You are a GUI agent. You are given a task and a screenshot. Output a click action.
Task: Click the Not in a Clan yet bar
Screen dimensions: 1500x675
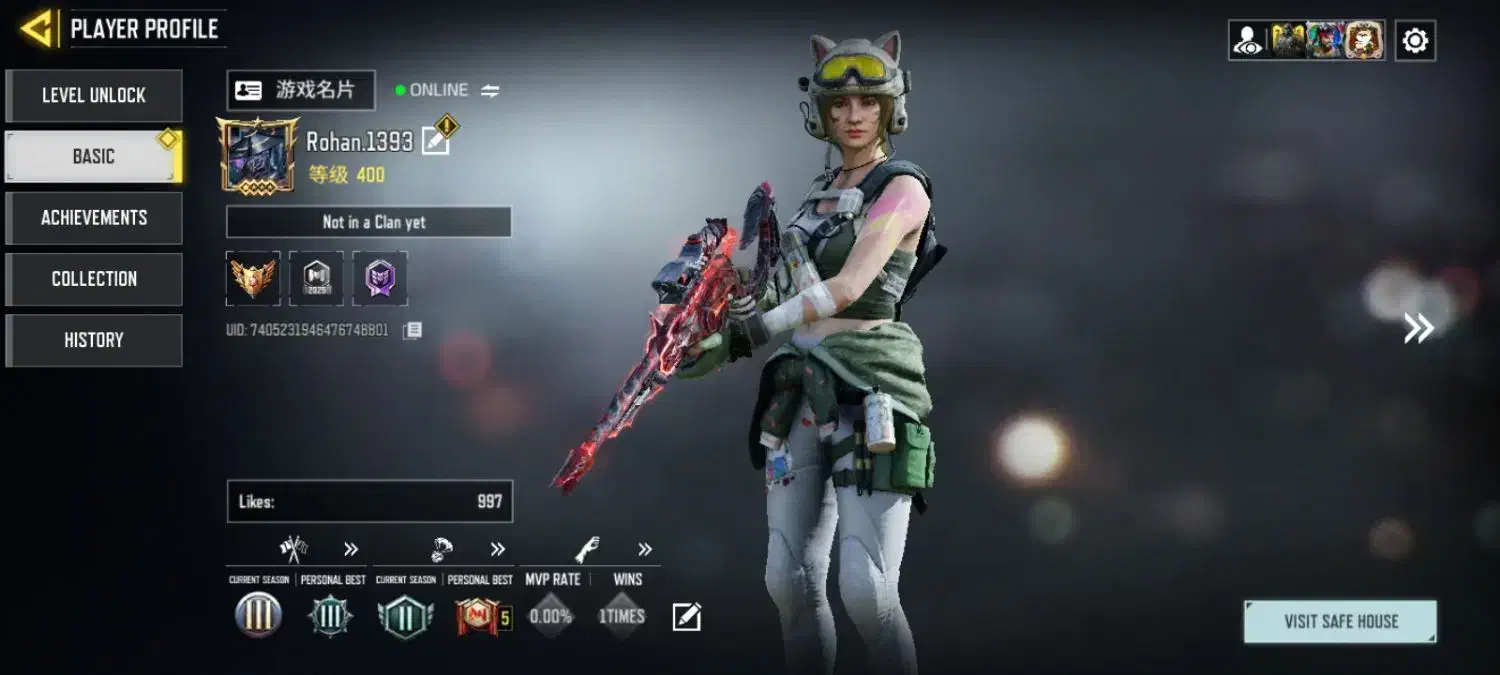point(369,222)
